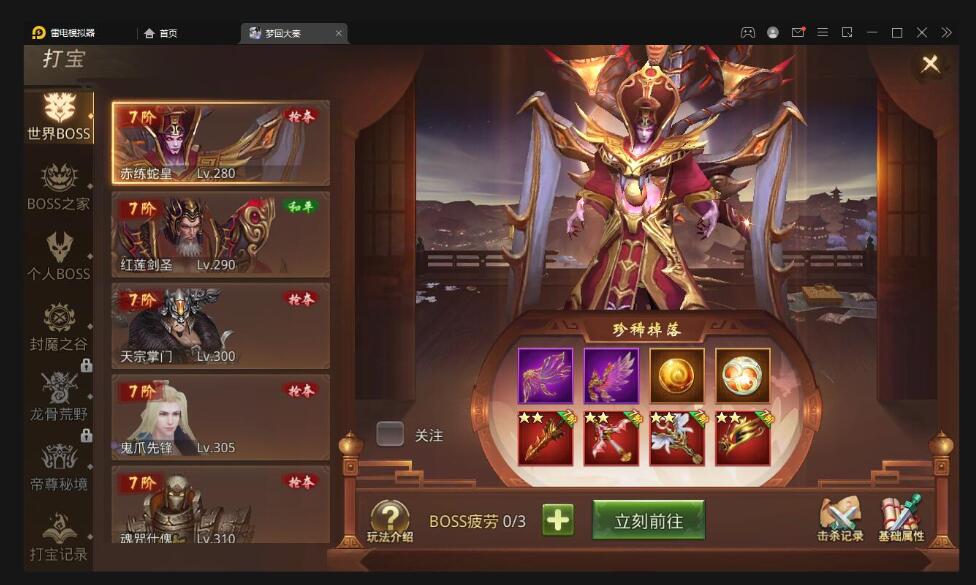
Task: Select boss 红莲剑圣 Lv.290
Action: tap(220, 235)
